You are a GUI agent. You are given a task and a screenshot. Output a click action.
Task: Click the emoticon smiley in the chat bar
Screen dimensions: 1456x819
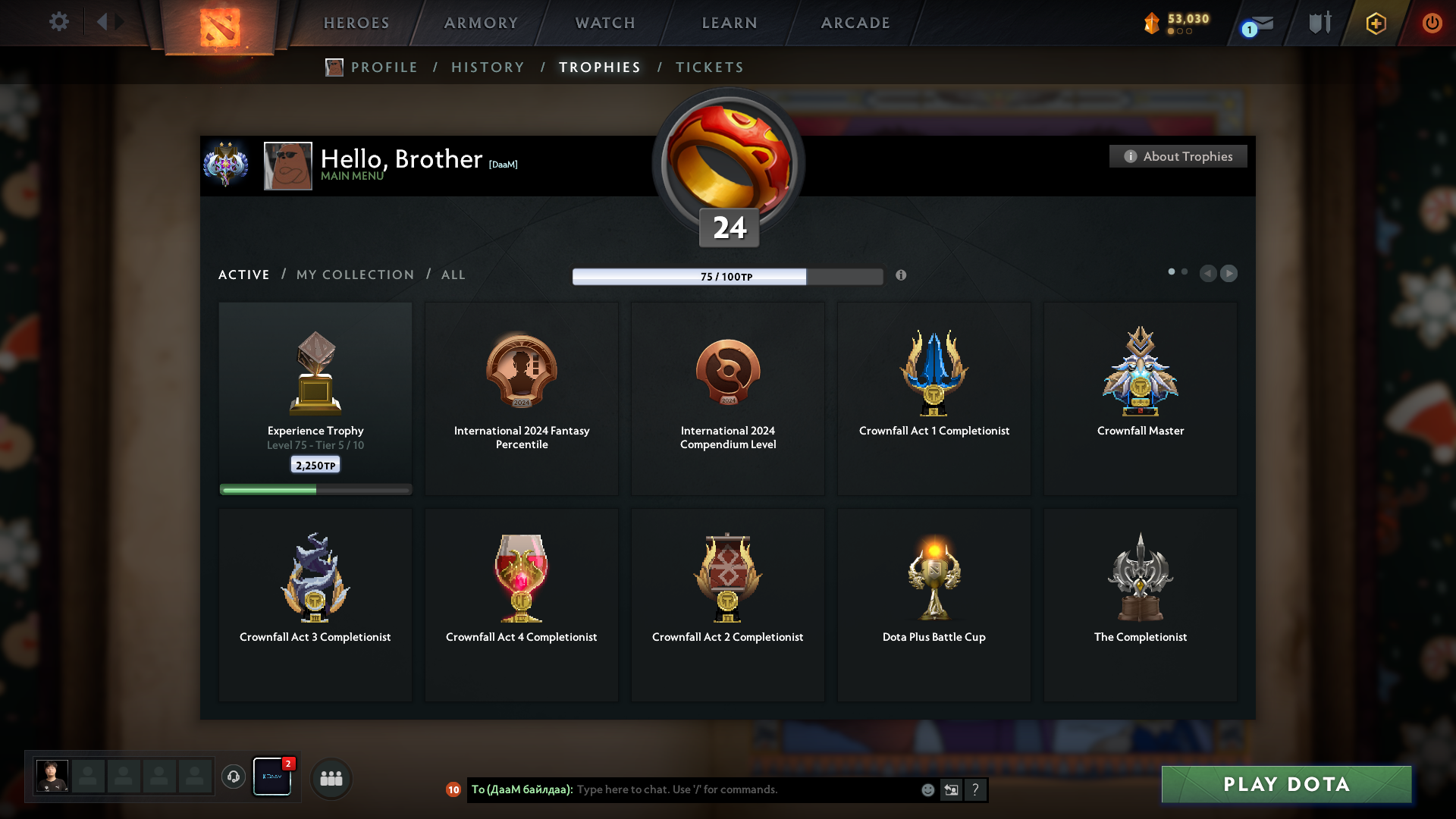click(x=927, y=789)
